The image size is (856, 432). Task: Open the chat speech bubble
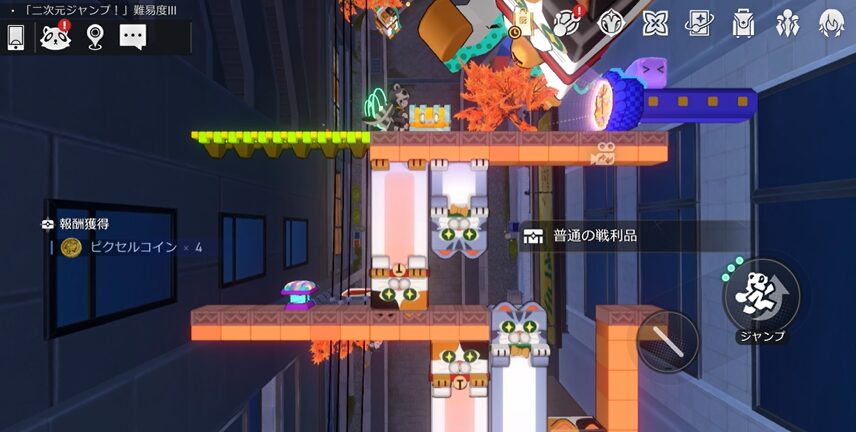pos(133,37)
